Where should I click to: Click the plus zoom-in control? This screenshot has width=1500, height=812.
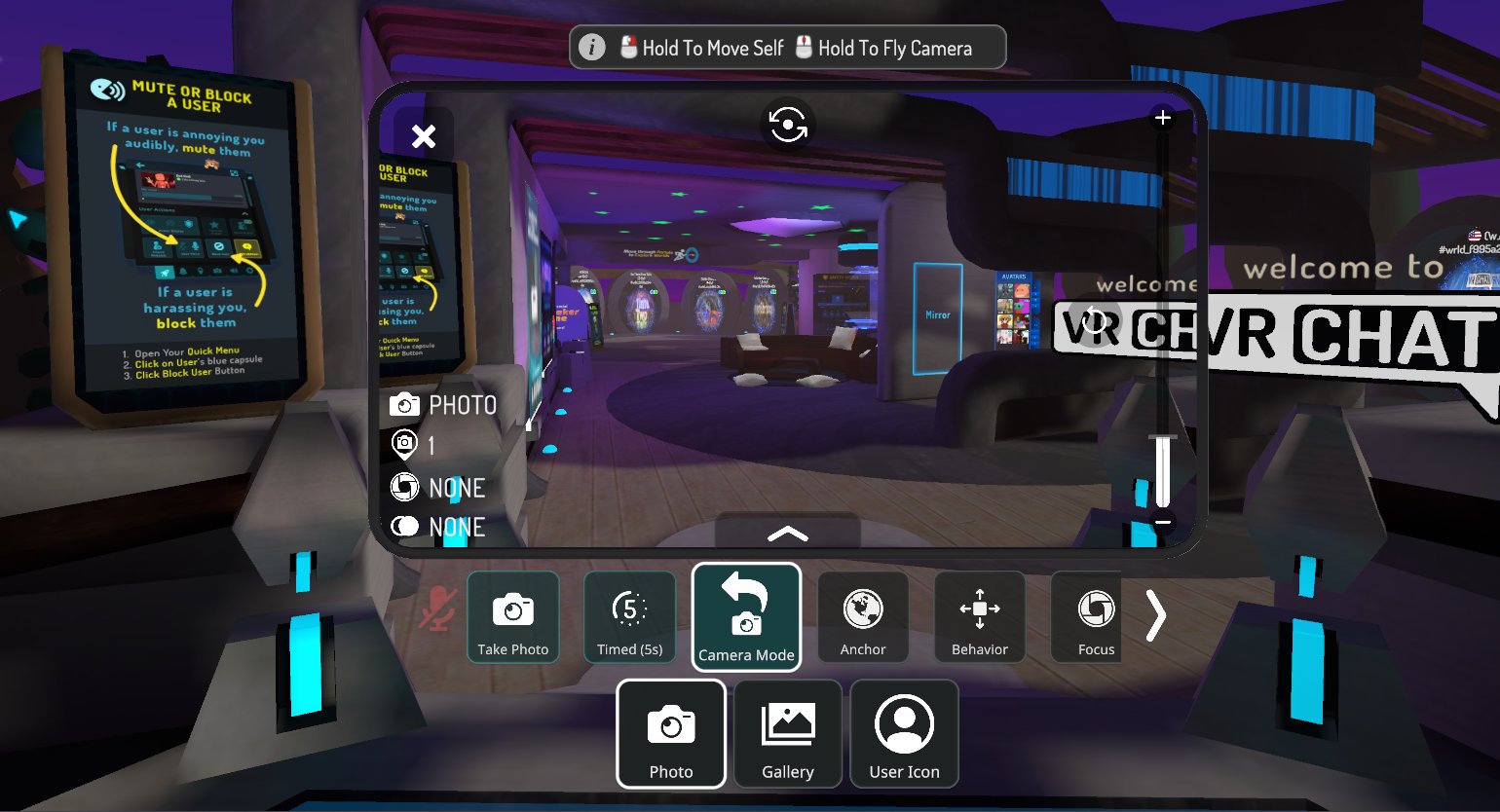tap(1162, 117)
